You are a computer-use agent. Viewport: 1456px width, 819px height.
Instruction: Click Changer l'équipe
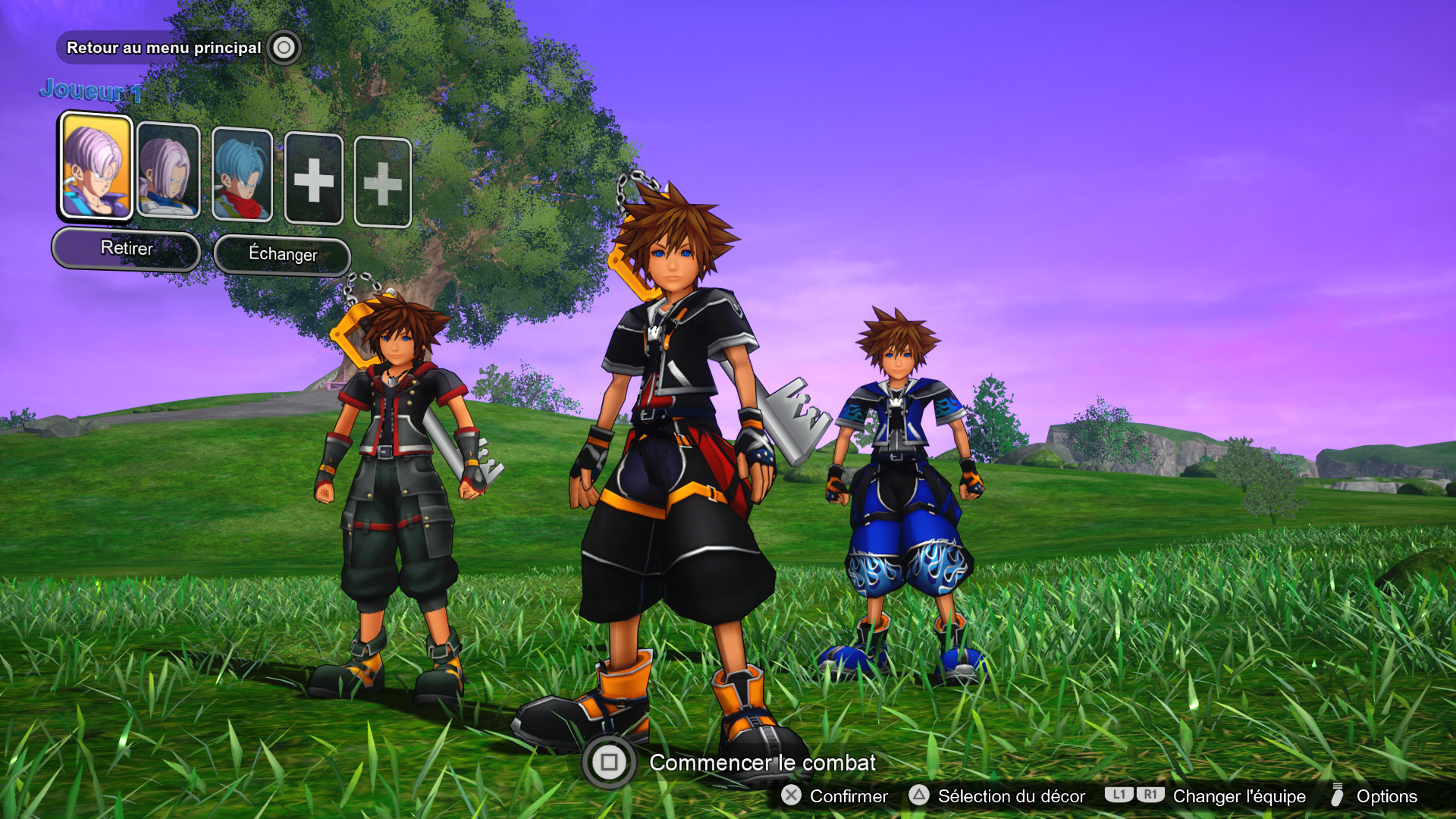tap(1237, 796)
